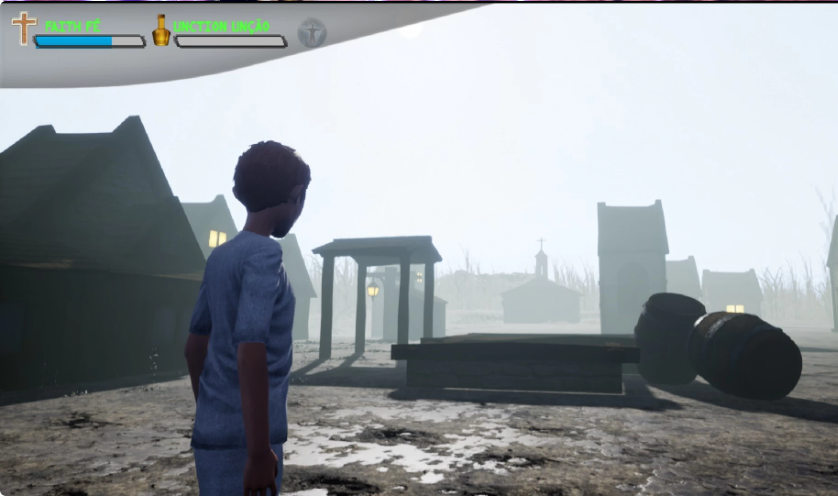Viewport: 838px width, 496px height.
Task: Activate the greyed-out circular figure icon
Action: (312, 33)
